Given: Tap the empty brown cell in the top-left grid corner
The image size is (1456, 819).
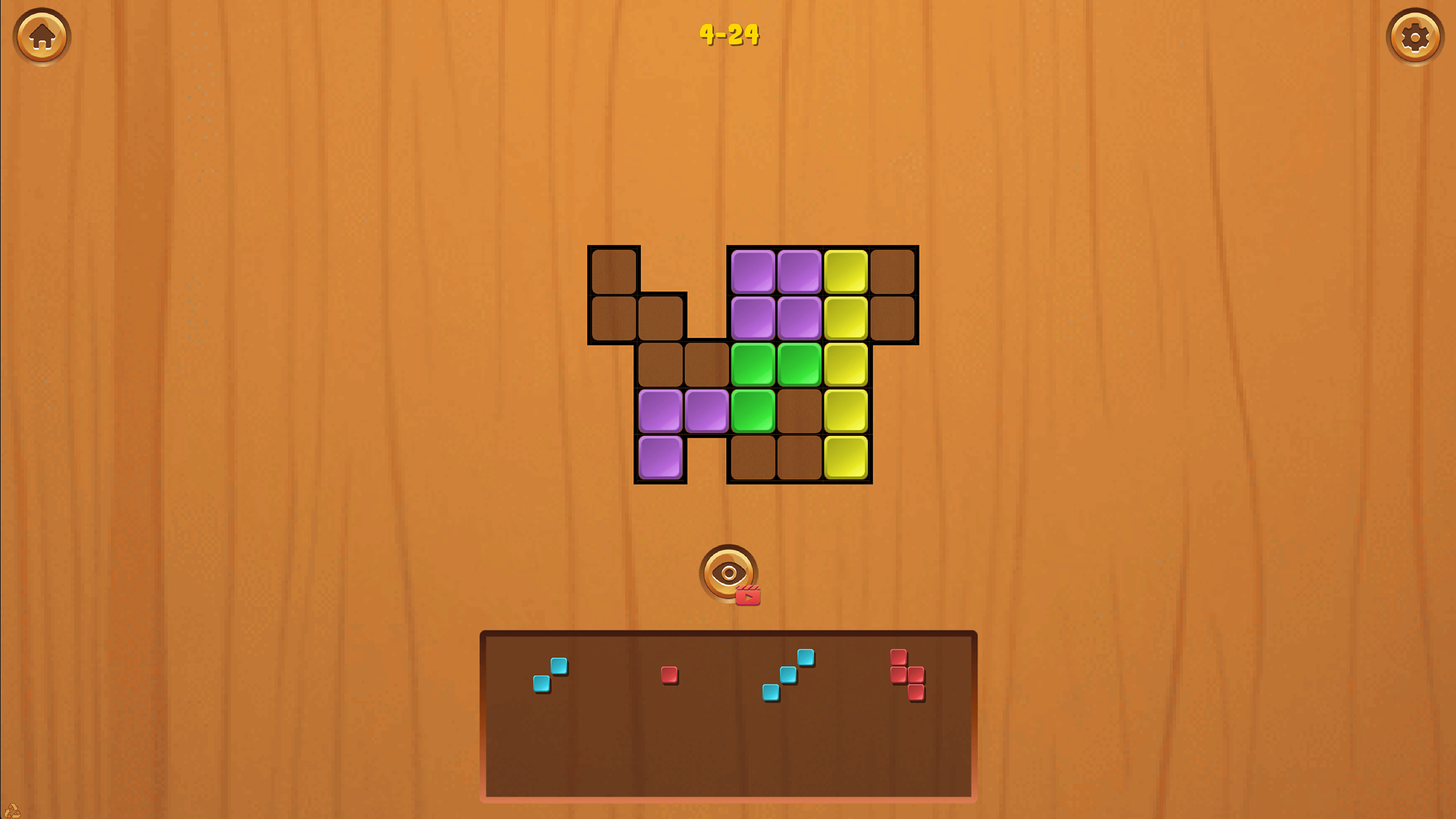Looking at the screenshot, I should 615,271.
